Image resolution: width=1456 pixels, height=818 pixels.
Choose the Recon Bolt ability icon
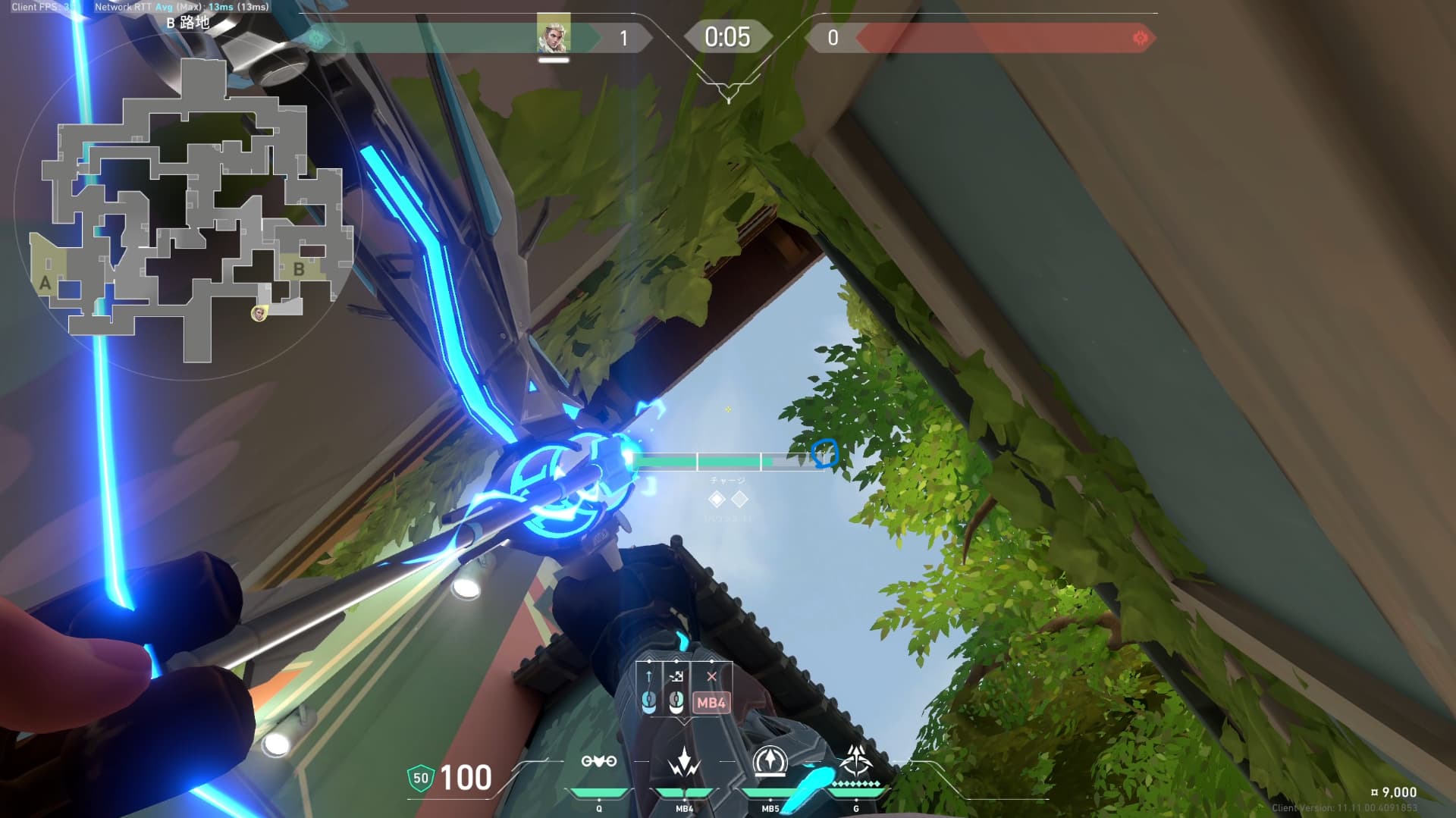pyautogui.click(x=770, y=761)
